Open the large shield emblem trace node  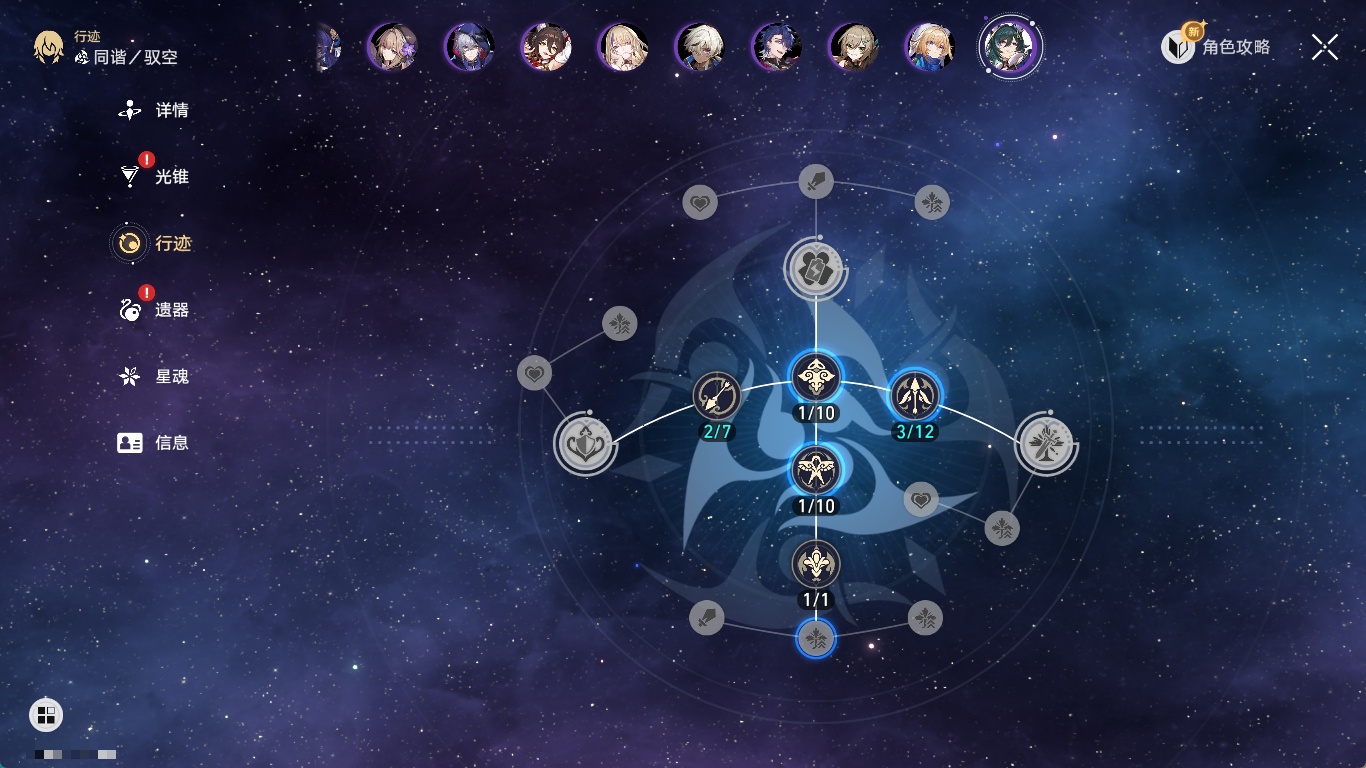[585, 445]
